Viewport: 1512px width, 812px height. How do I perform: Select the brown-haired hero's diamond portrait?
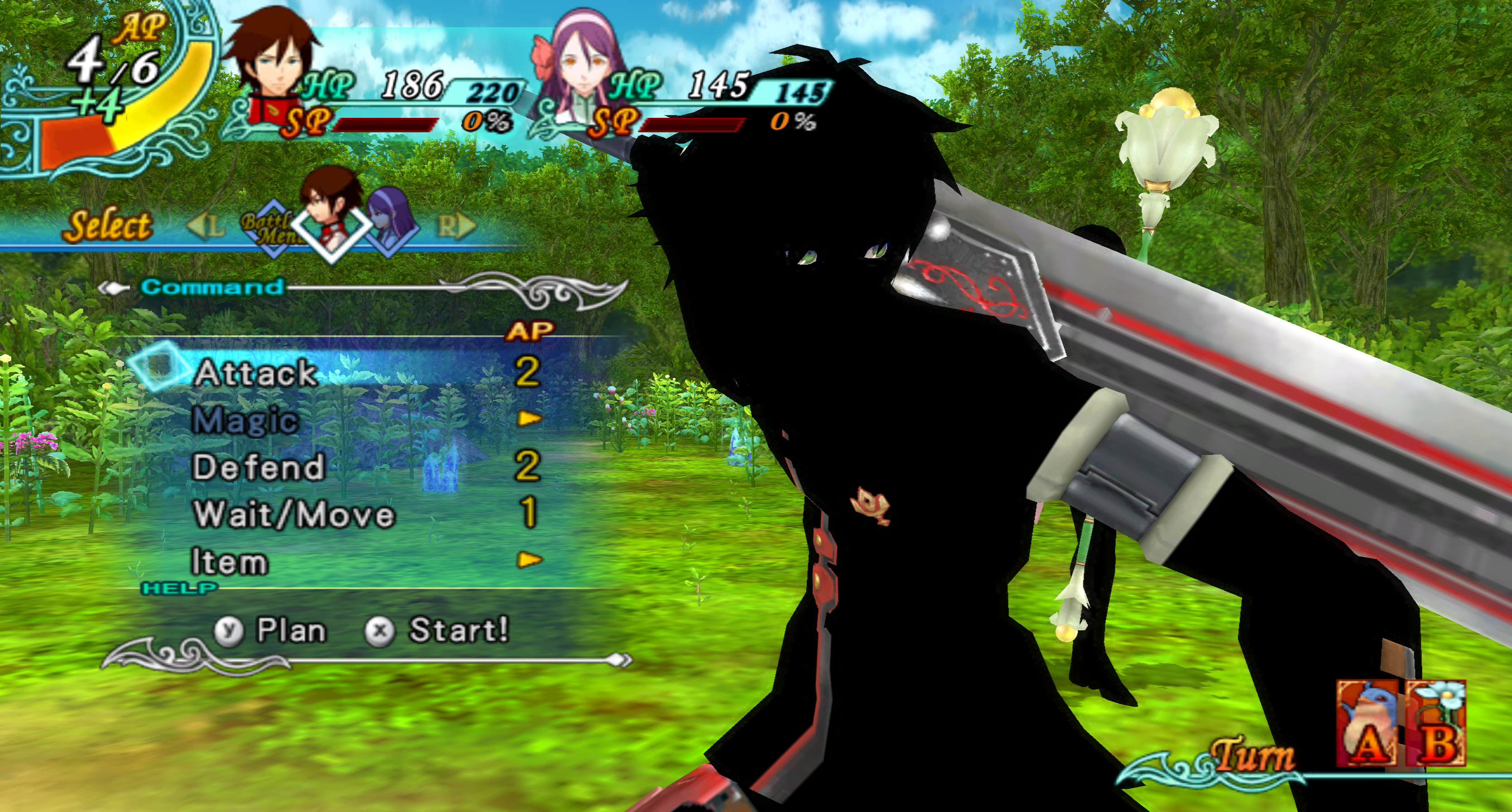(331, 217)
